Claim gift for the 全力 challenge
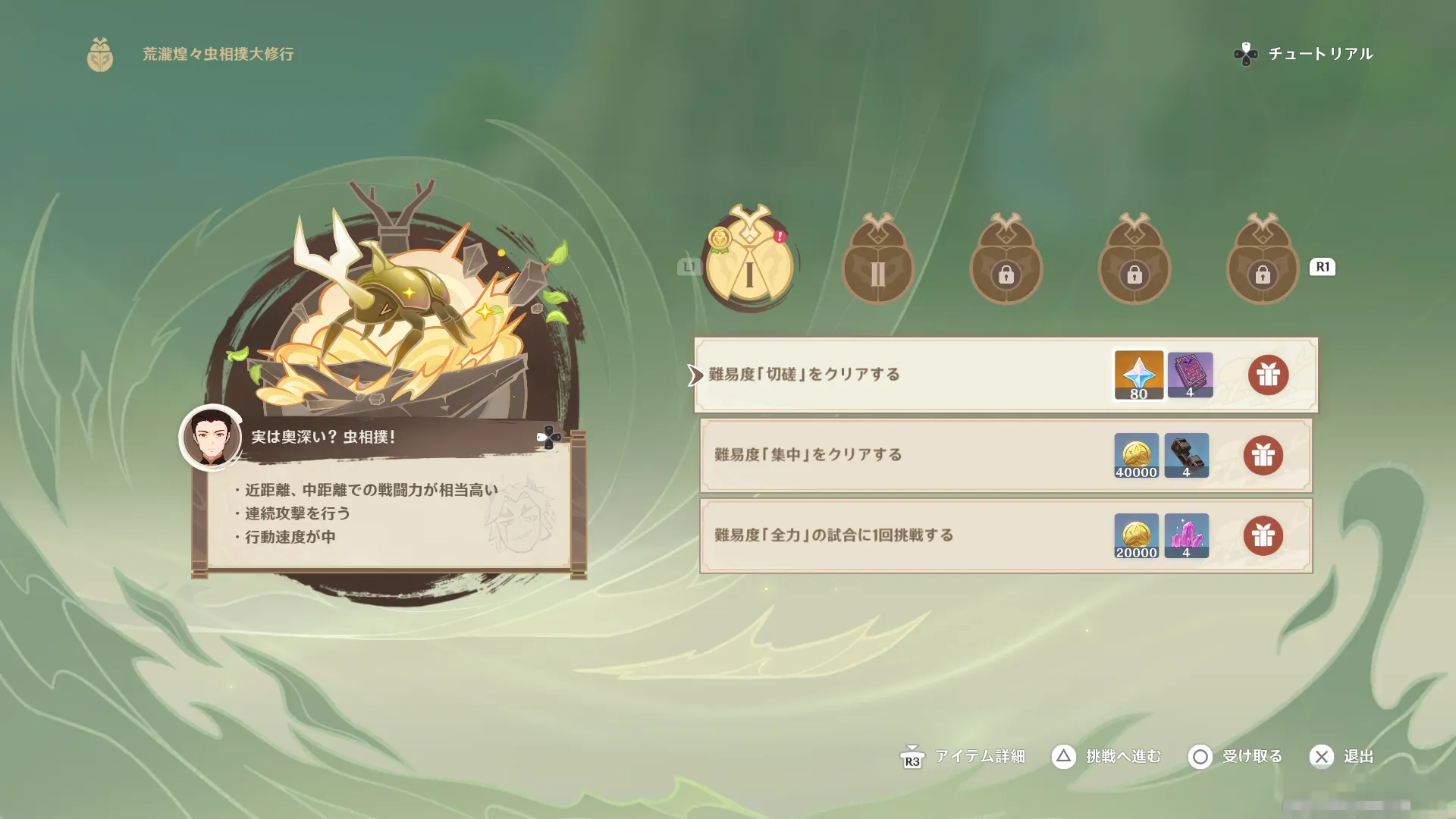The height and width of the screenshot is (819, 1456). click(x=1263, y=535)
